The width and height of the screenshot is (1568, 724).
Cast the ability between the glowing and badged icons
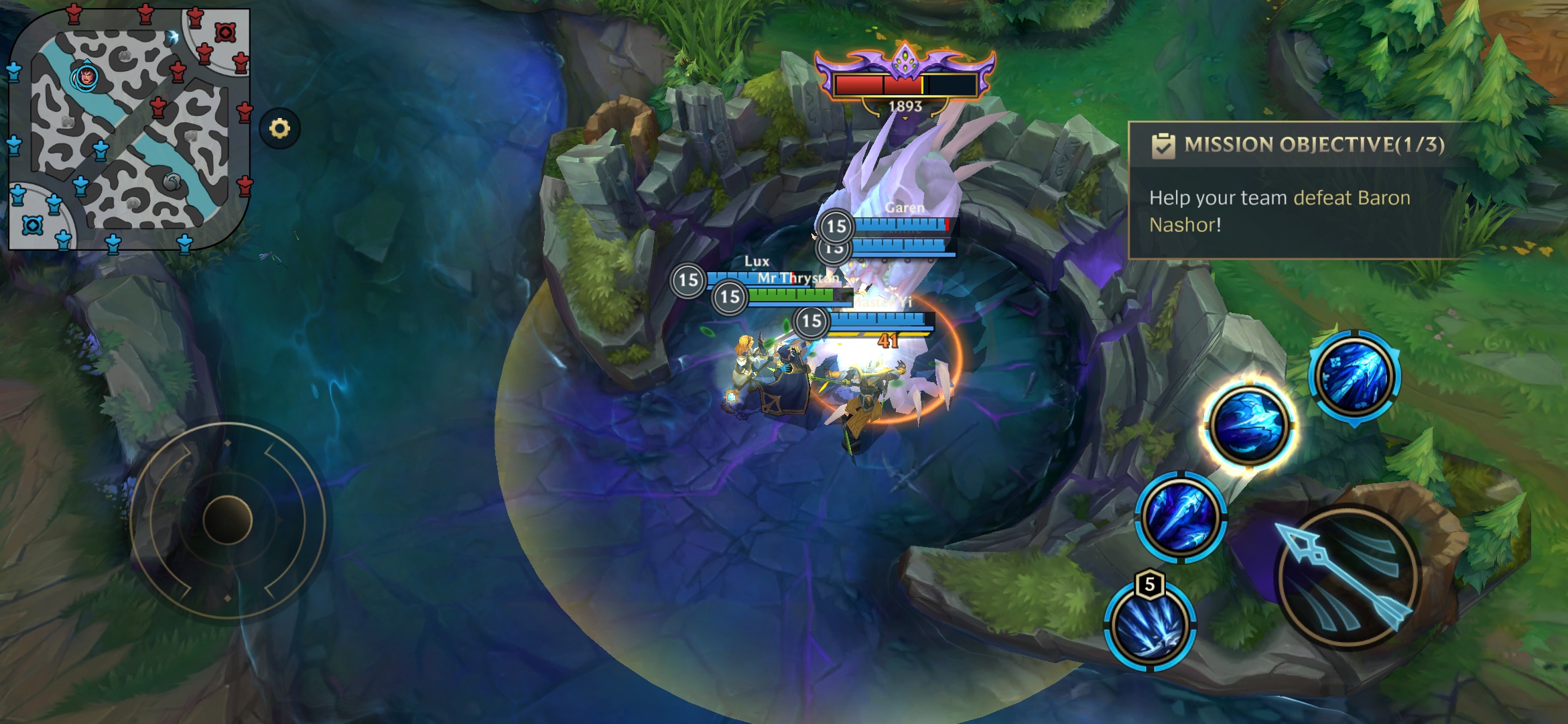click(x=1181, y=516)
